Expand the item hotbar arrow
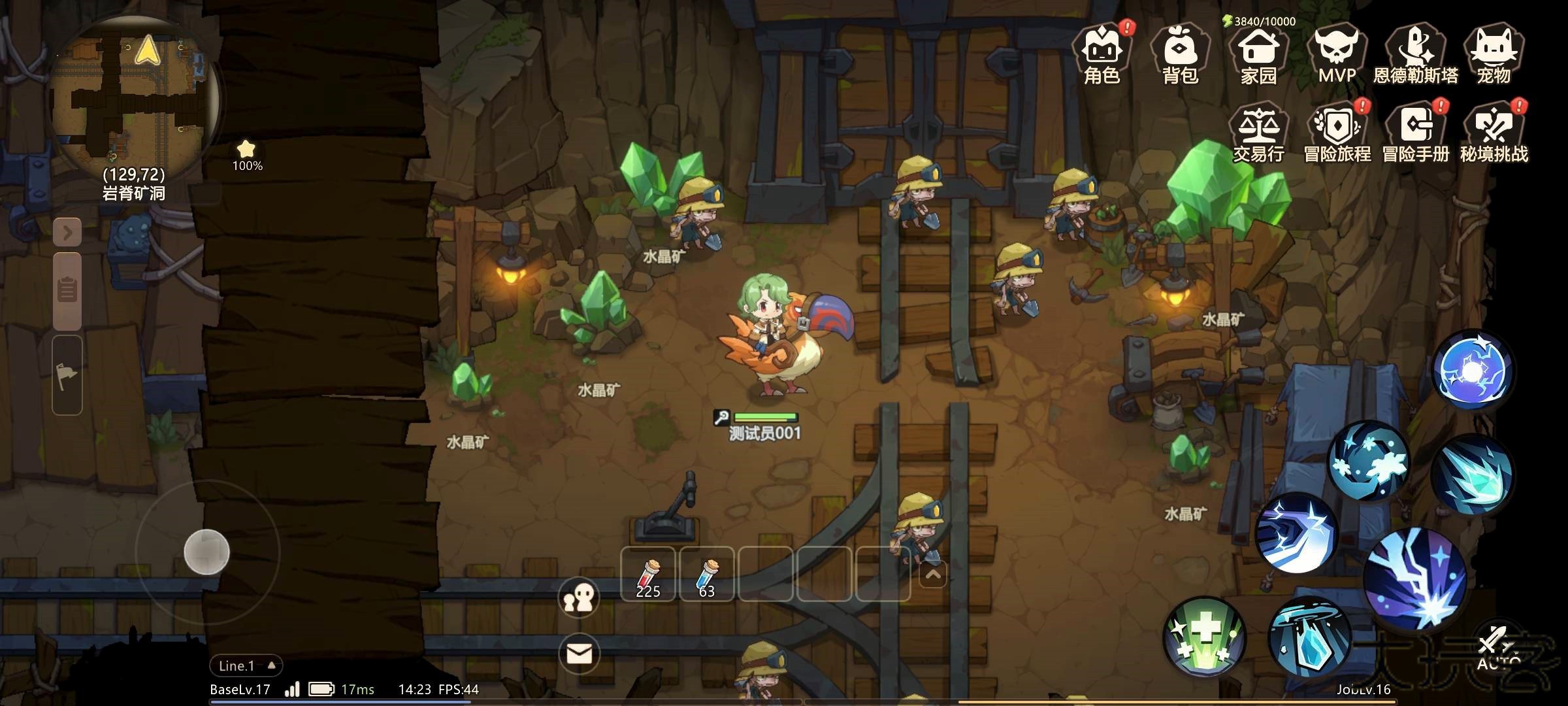1568x706 pixels. (933, 575)
